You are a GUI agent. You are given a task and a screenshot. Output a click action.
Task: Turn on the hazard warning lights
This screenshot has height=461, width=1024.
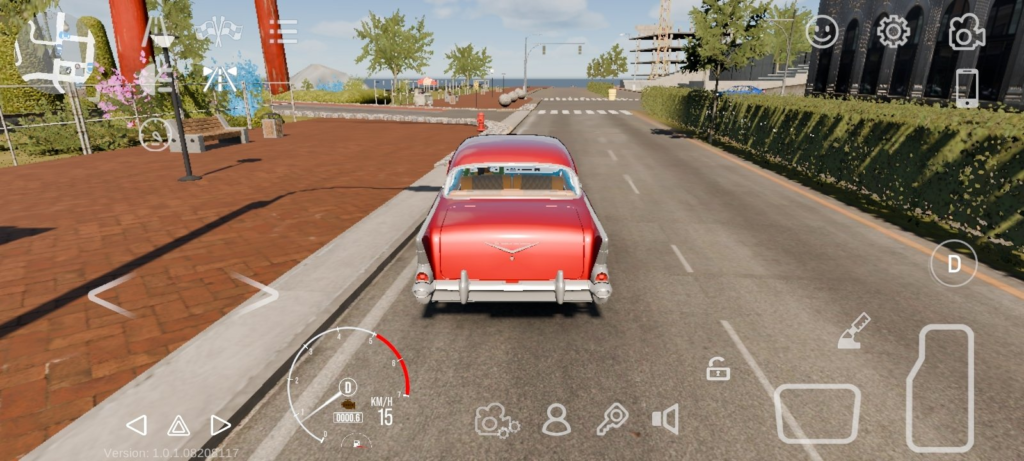pyautogui.click(x=178, y=425)
